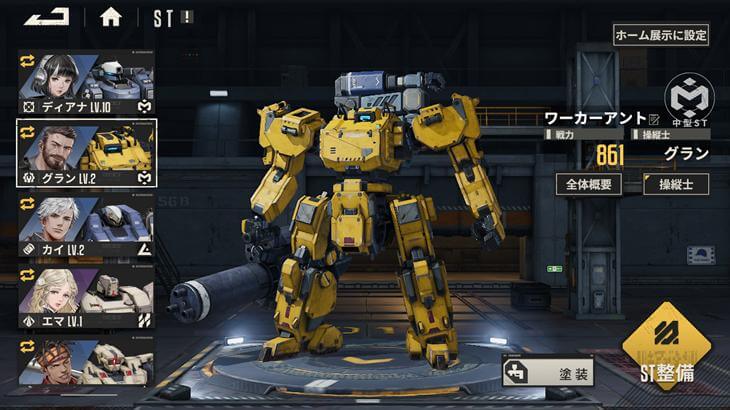Image resolution: width=730 pixels, height=410 pixels.
Task: Choose the カイ LV.2 pilot card
Action: coord(86,226)
